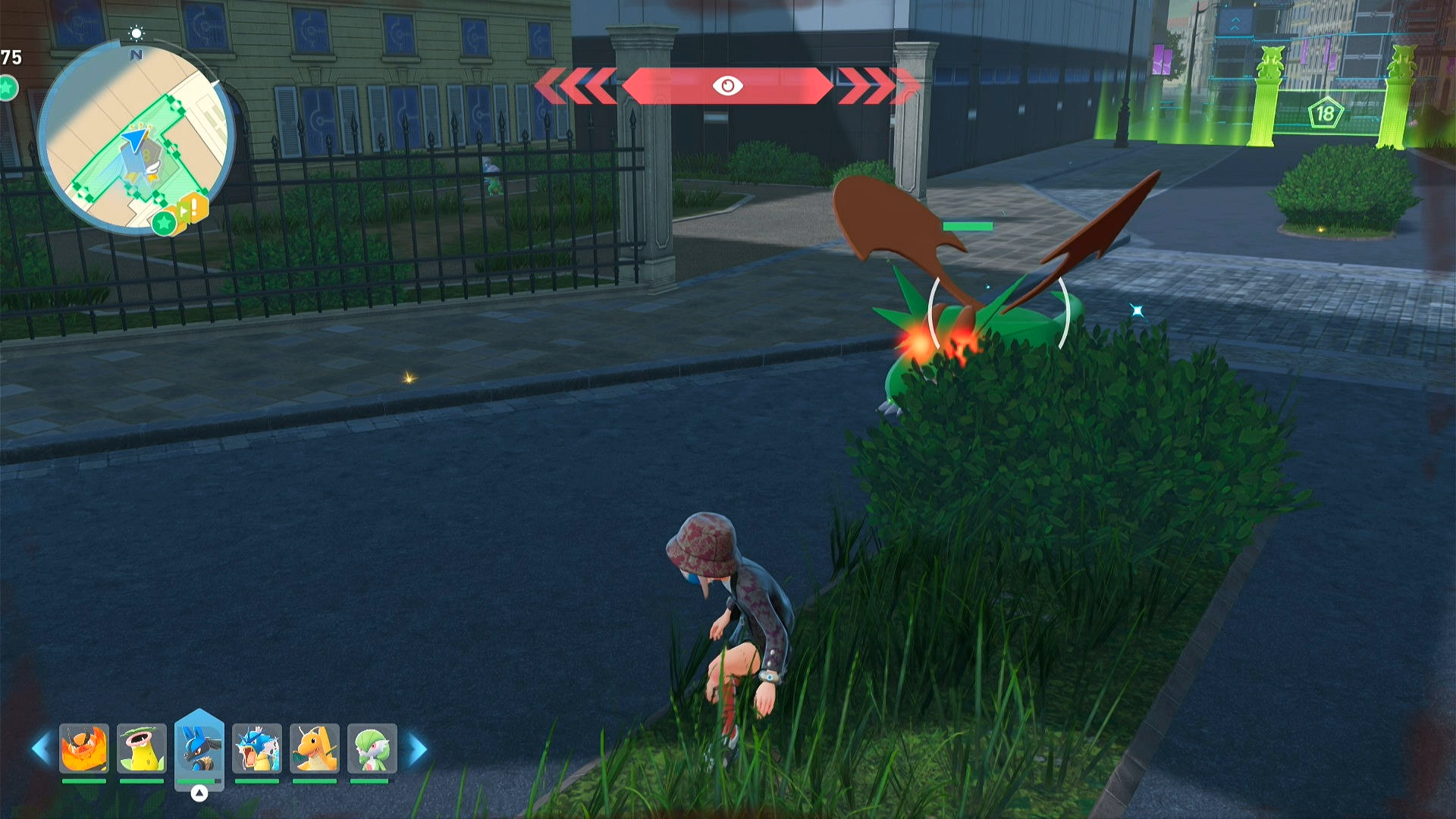Click the green star marker on minimap edge
Viewport: 1456px width, 819px height.
164,223
